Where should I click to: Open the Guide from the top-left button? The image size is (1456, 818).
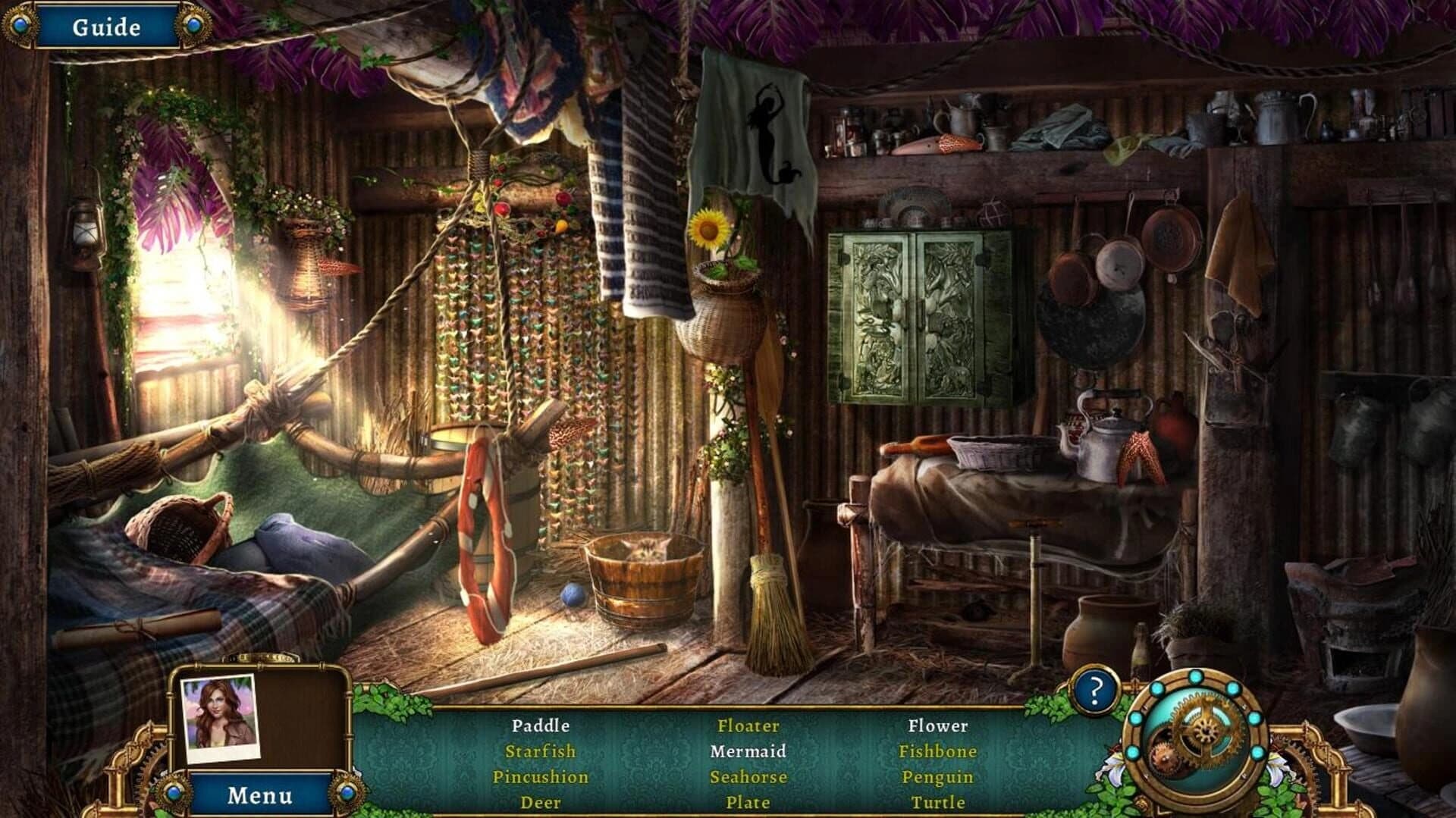(106, 25)
